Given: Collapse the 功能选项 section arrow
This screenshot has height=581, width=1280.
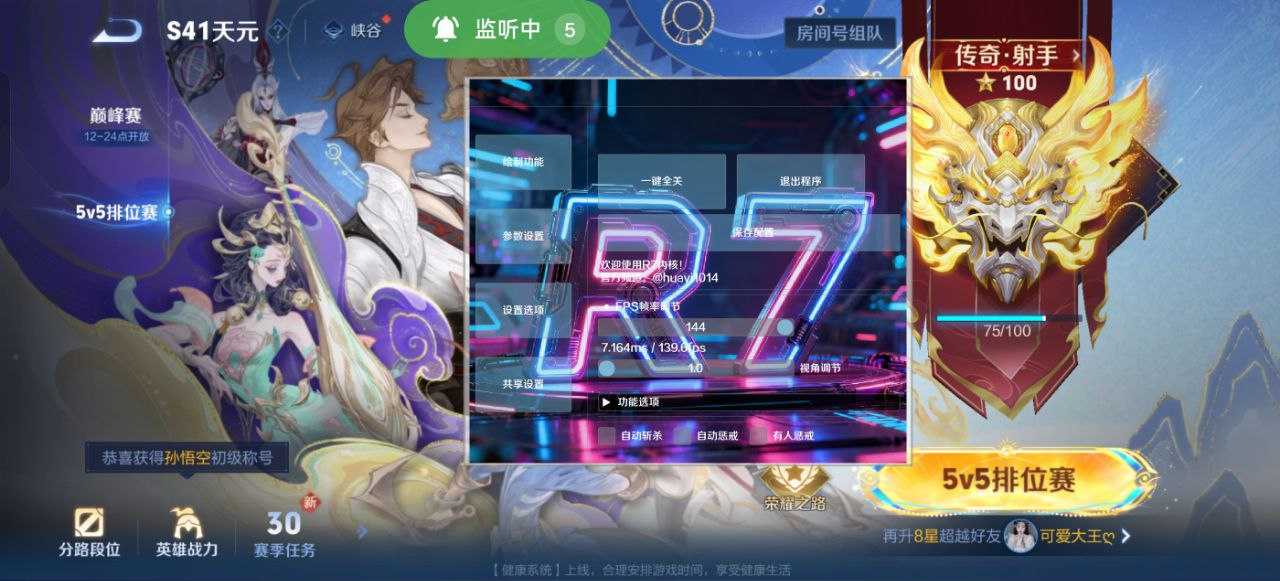Looking at the screenshot, I should coord(606,402).
